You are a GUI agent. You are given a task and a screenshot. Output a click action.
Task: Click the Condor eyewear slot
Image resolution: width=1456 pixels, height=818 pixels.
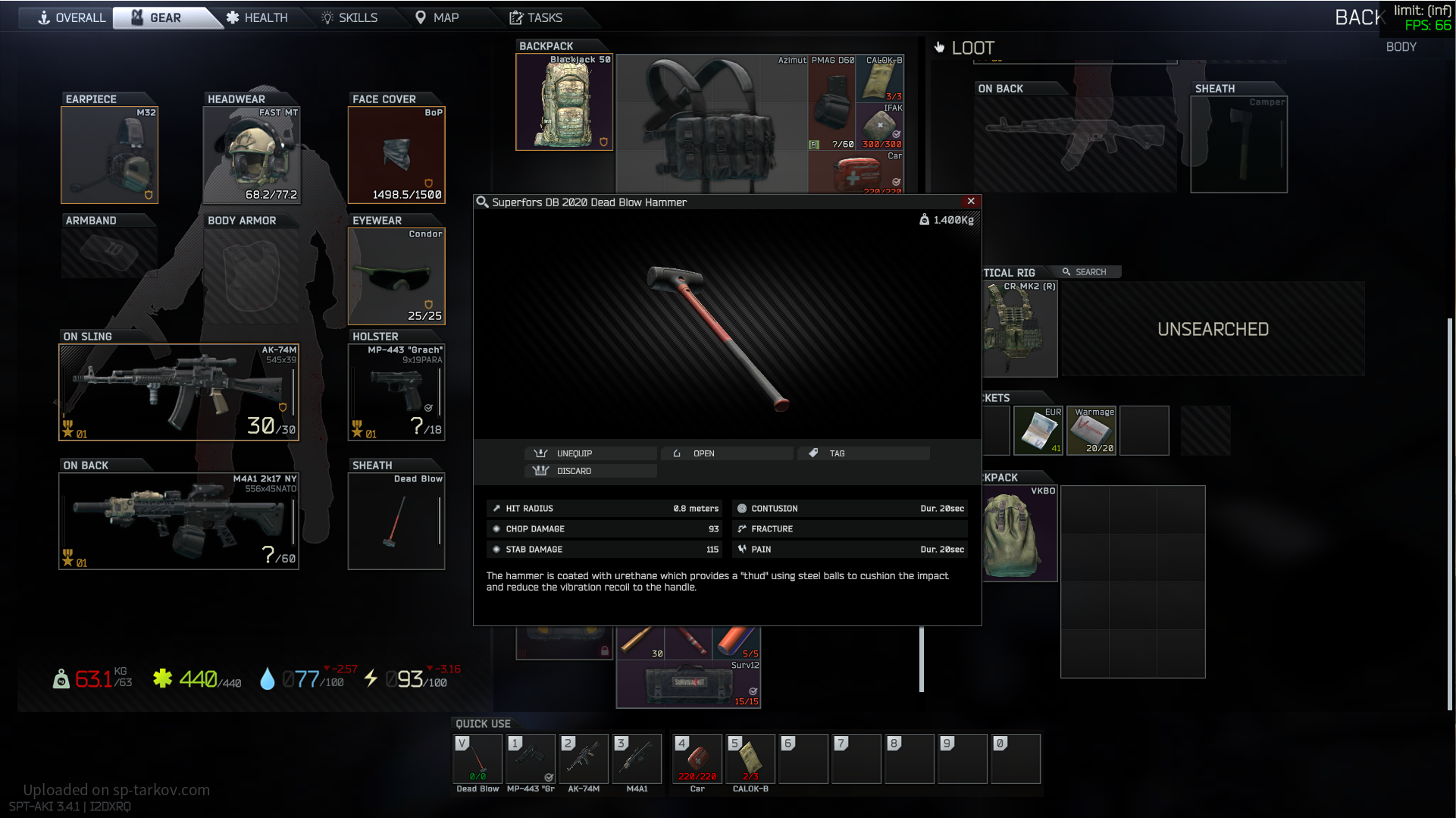coord(396,277)
